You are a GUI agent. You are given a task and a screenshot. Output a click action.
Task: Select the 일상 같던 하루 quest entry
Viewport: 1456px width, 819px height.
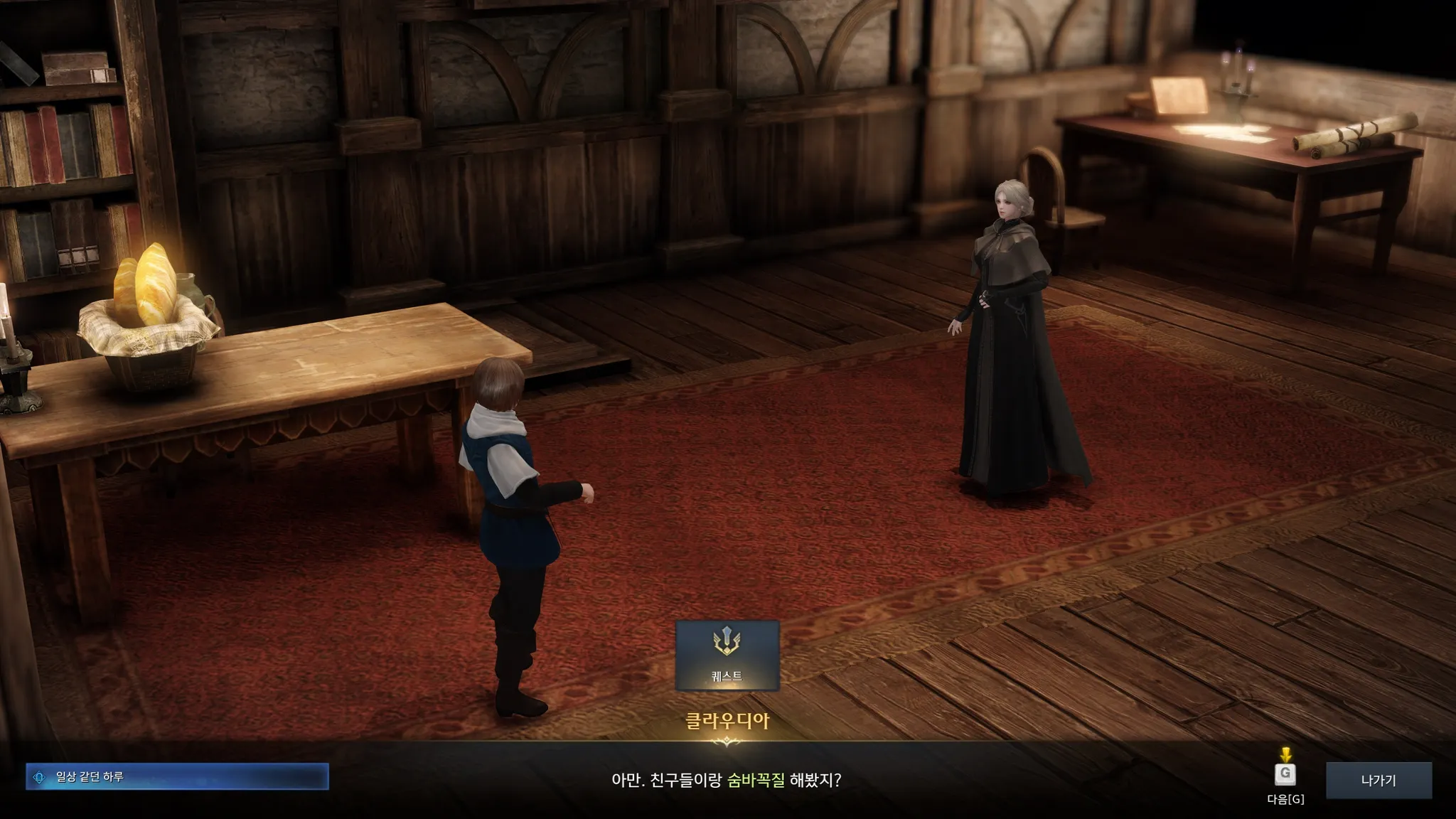177,777
